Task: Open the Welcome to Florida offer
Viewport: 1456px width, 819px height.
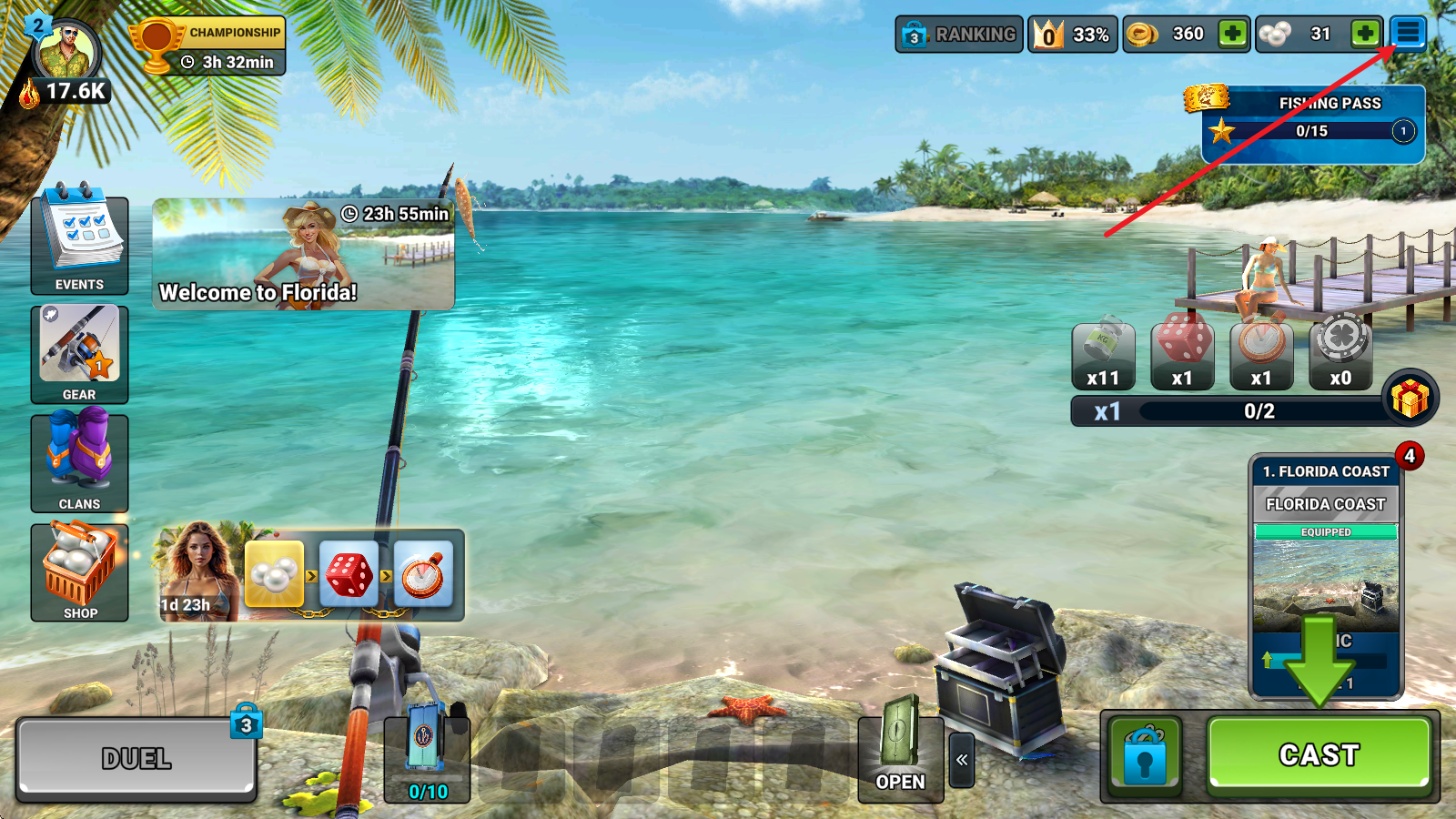Action: click(303, 255)
